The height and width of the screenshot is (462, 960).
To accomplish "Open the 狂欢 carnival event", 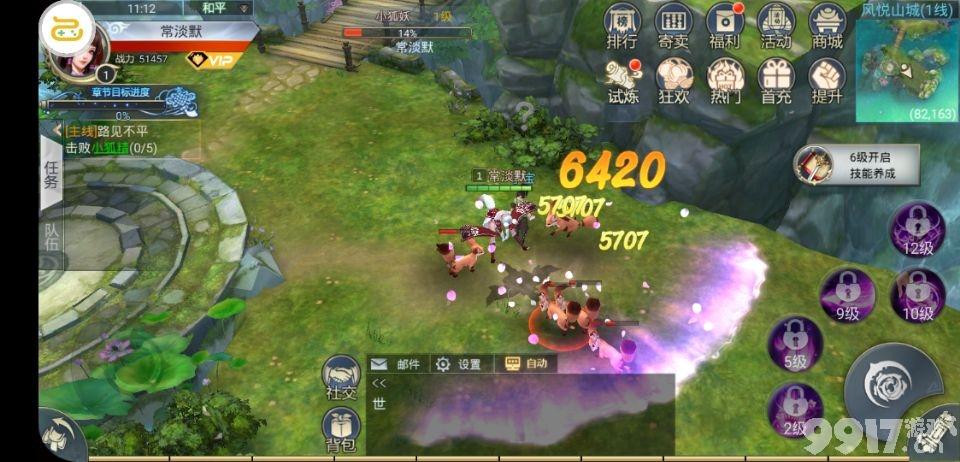I will point(673,80).
